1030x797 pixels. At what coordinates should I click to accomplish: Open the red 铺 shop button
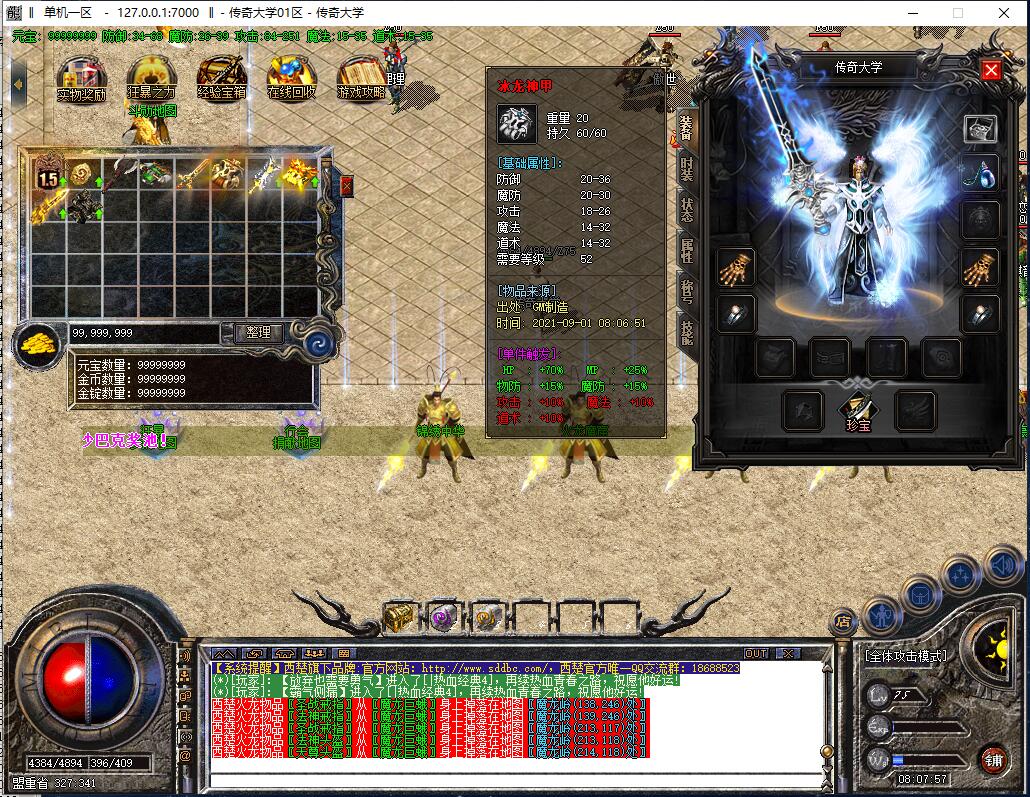(x=992, y=758)
